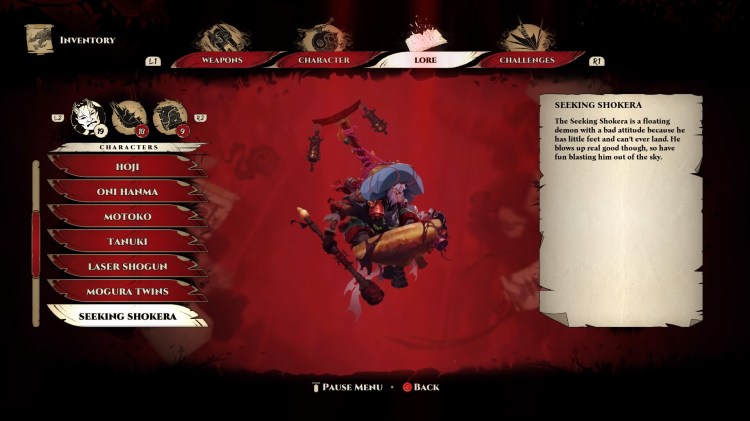This screenshot has height=421, width=750.
Task: Select the Mogura Twins entry
Action: click(127, 291)
